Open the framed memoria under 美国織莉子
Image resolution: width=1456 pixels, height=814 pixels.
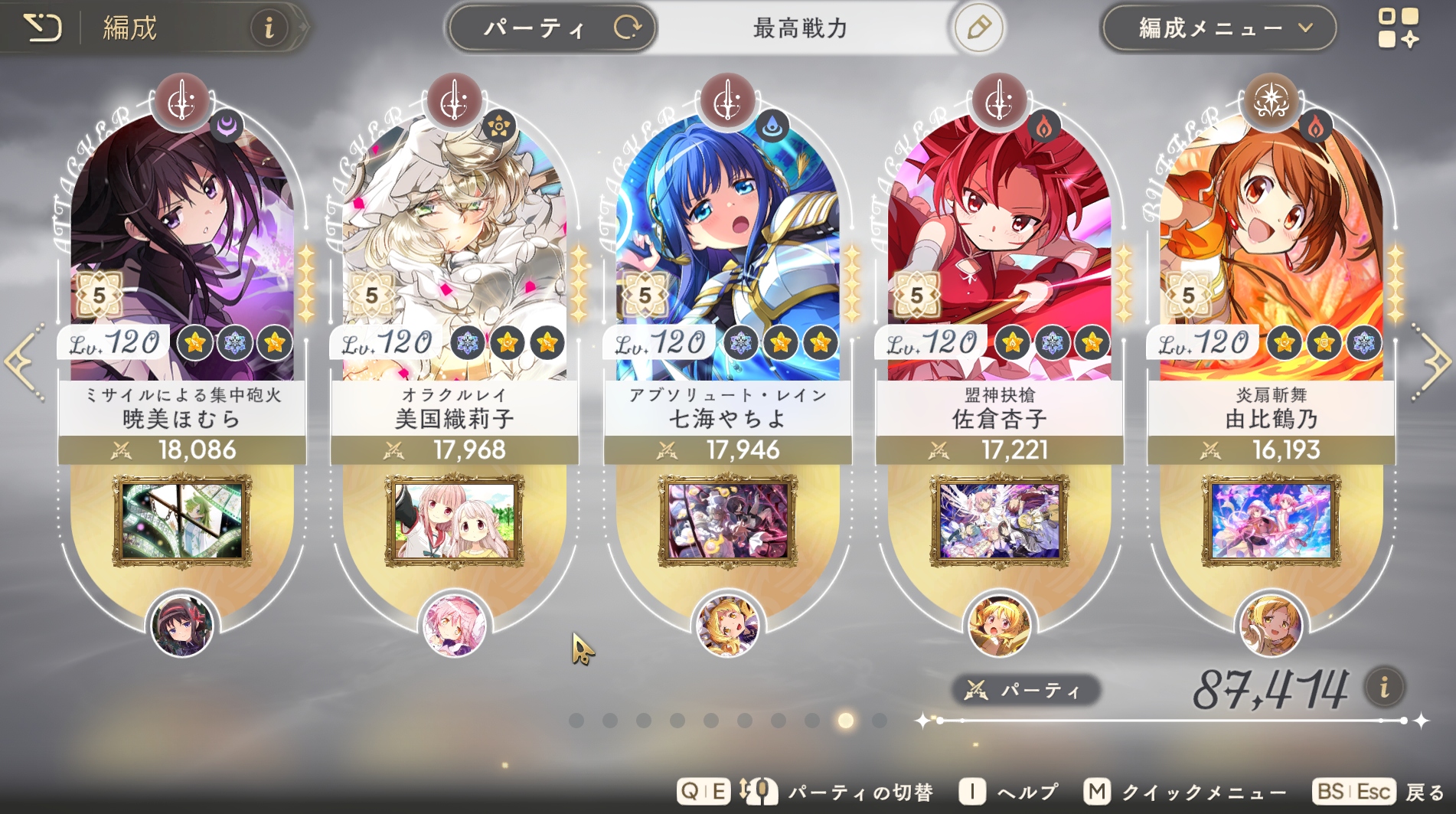[x=455, y=521]
